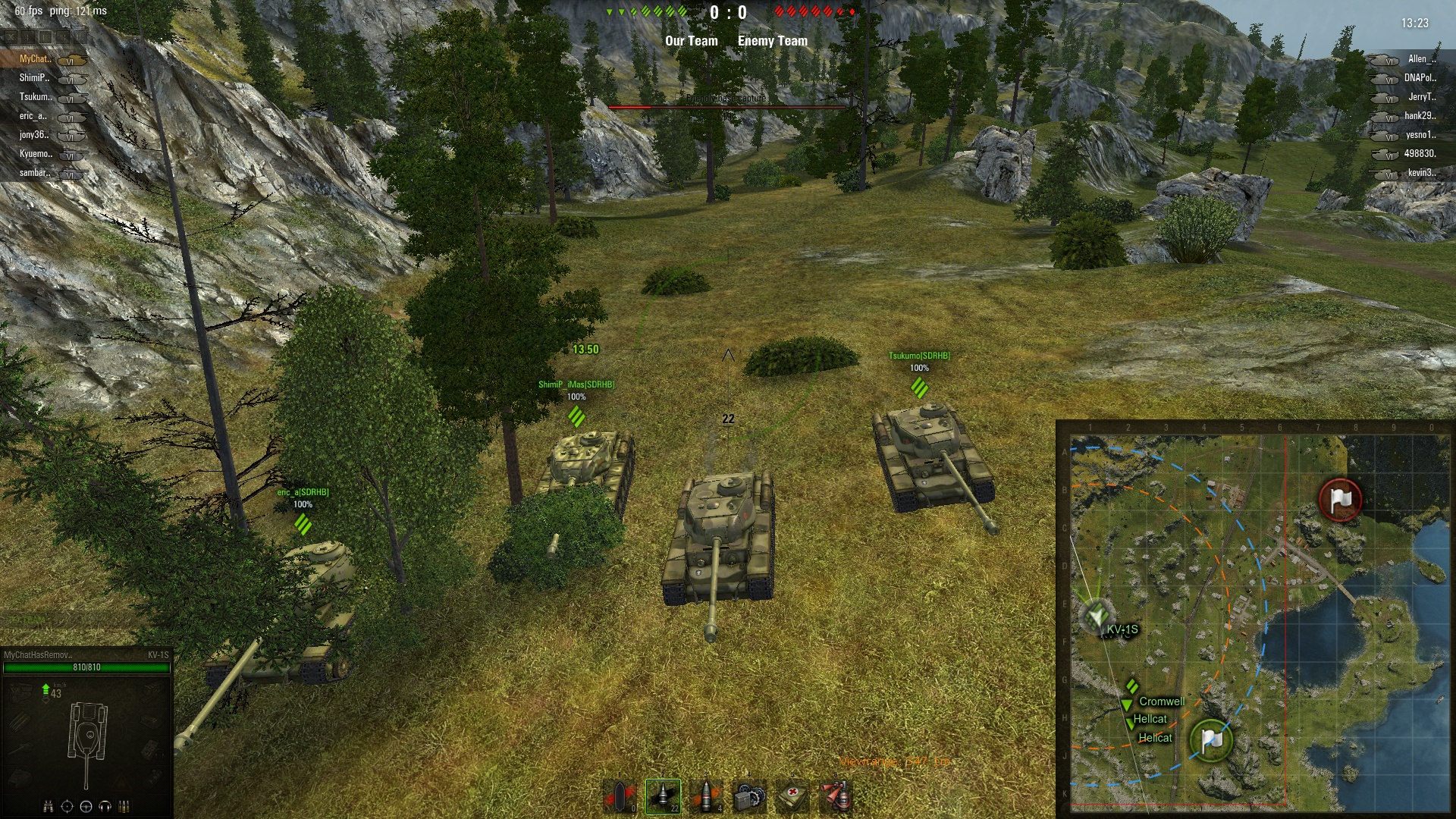
Task: Select the armor-piercing shell with 22 rounds
Action: point(663,796)
